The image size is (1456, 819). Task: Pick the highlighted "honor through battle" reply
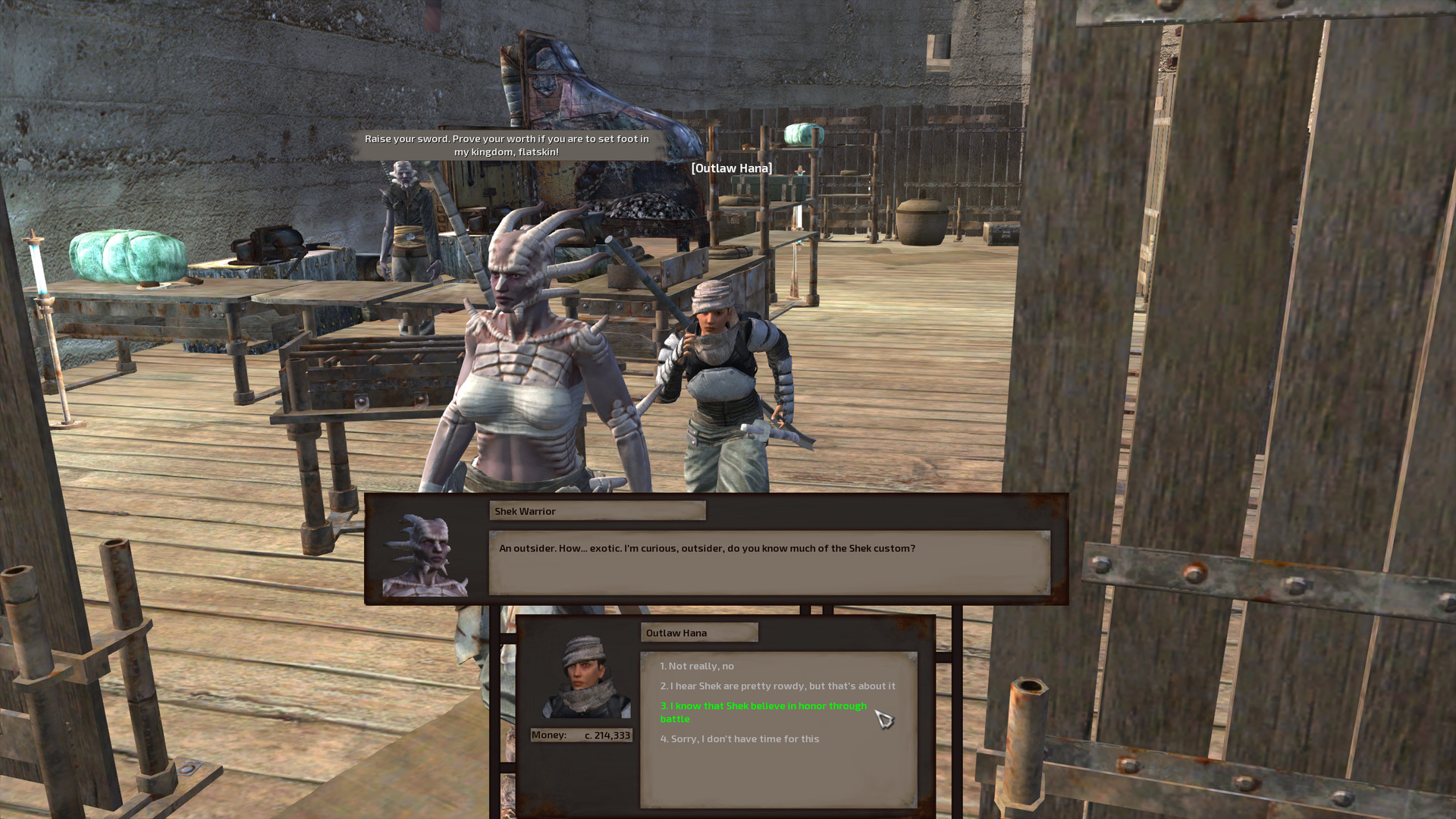click(762, 711)
